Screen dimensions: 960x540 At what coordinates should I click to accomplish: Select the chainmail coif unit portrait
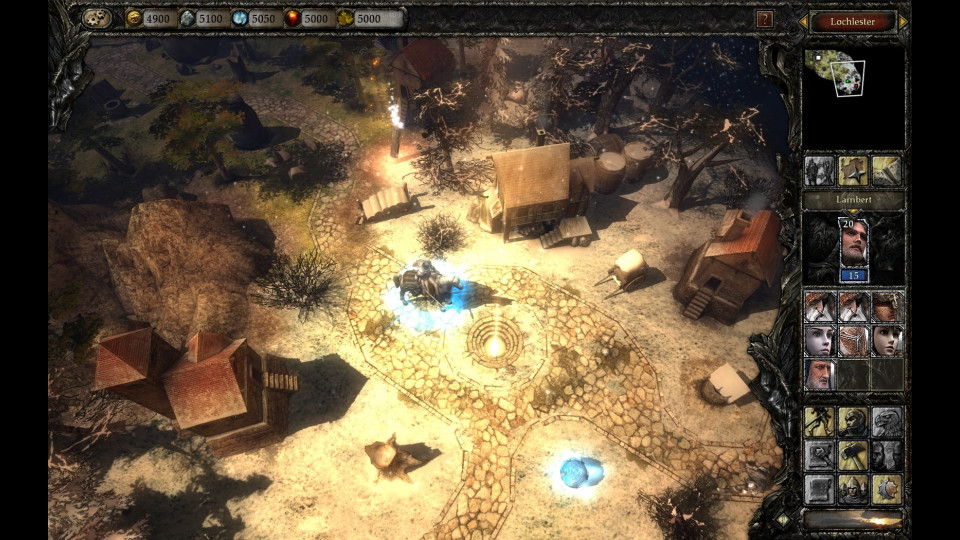coord(853,340)
